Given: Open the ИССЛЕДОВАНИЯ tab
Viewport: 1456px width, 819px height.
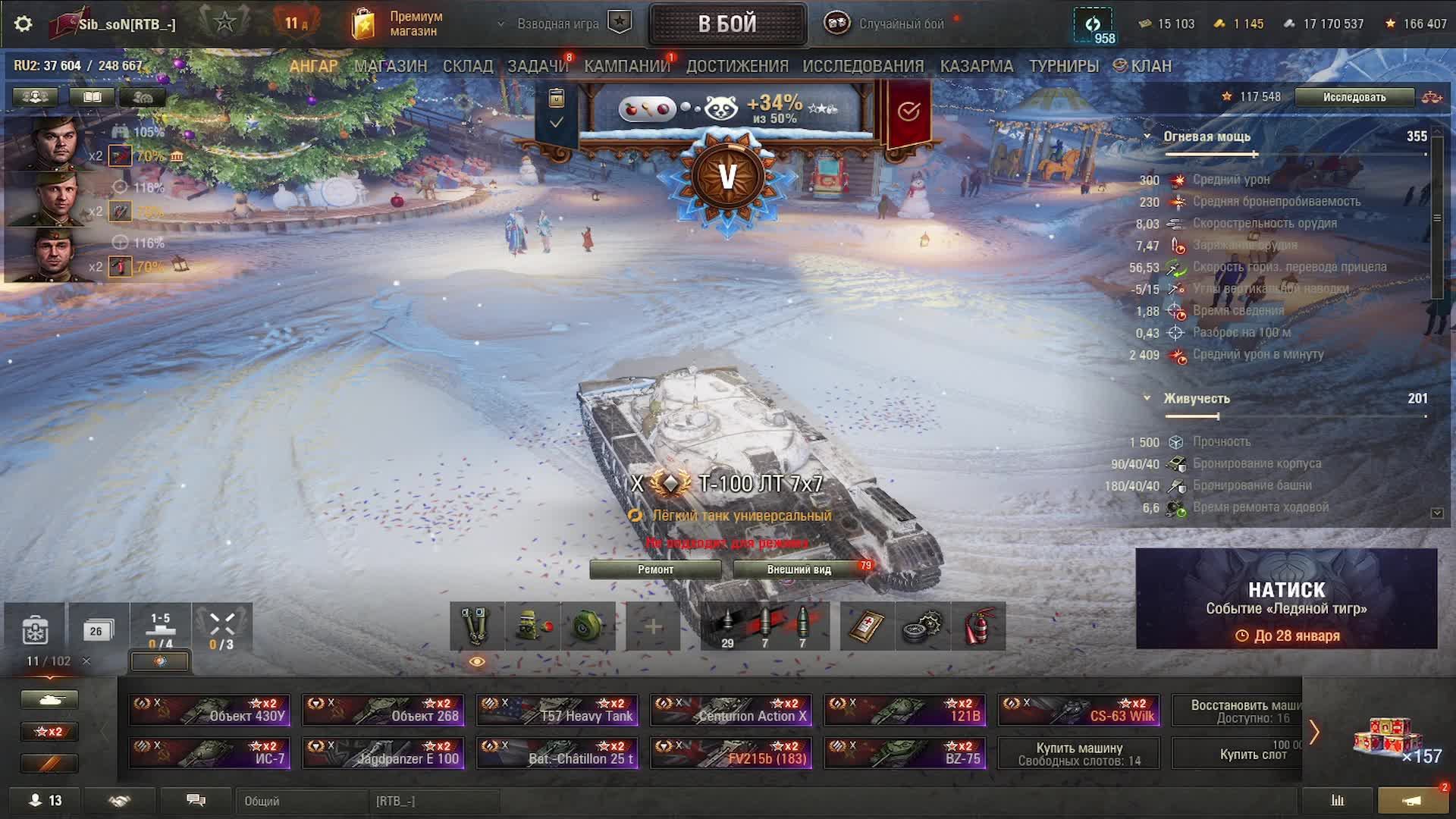Looking at the screenshot, I should pos(863,66).
